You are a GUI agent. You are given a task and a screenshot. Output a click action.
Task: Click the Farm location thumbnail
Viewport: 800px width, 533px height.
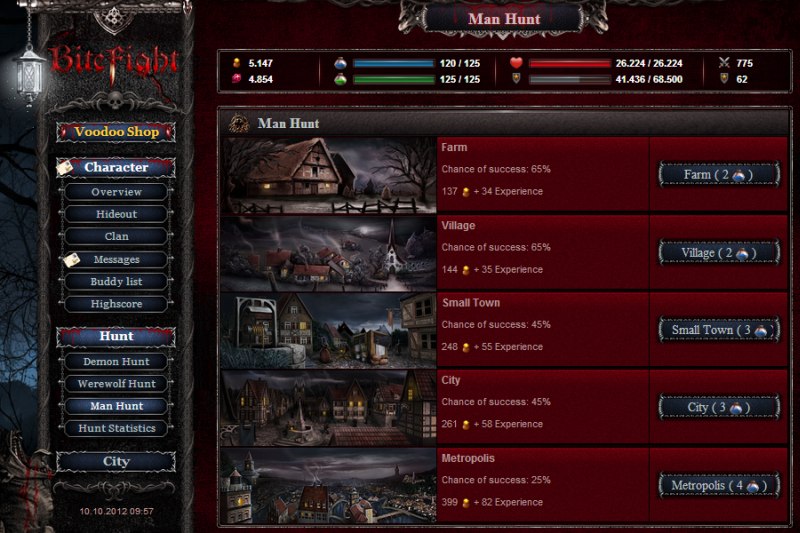pos(328,176)
